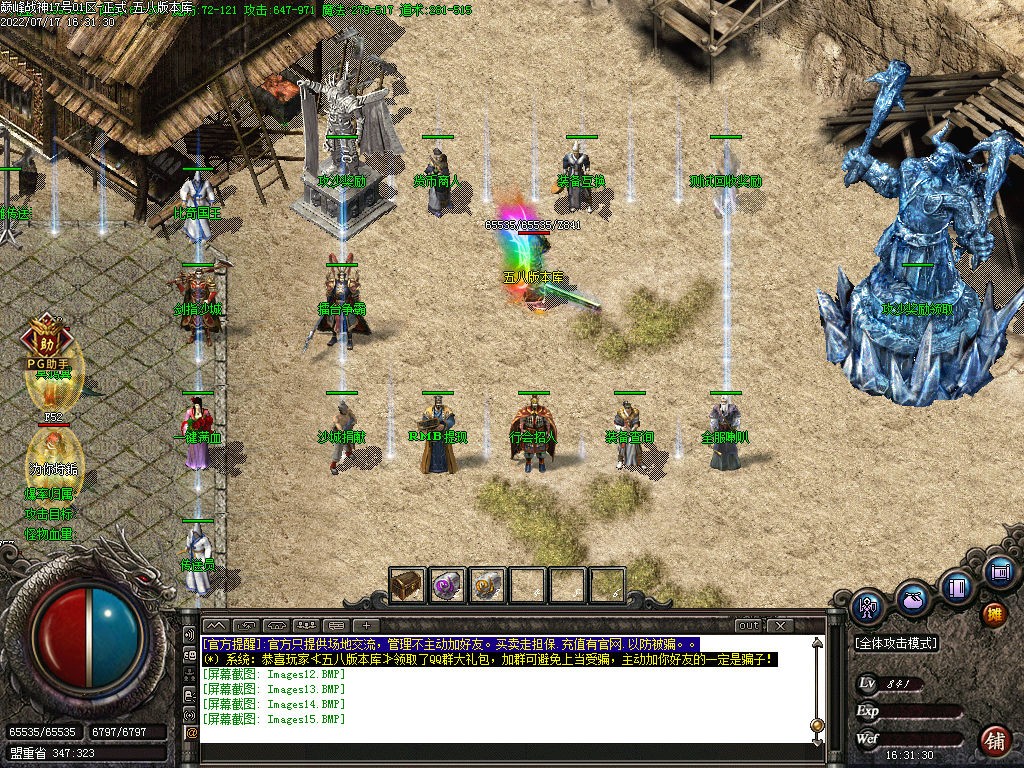Image resolution: width=1024 pixels, height=768 pixels.
Task: Select the treasure chest hotbar slot
Action: 407,585
